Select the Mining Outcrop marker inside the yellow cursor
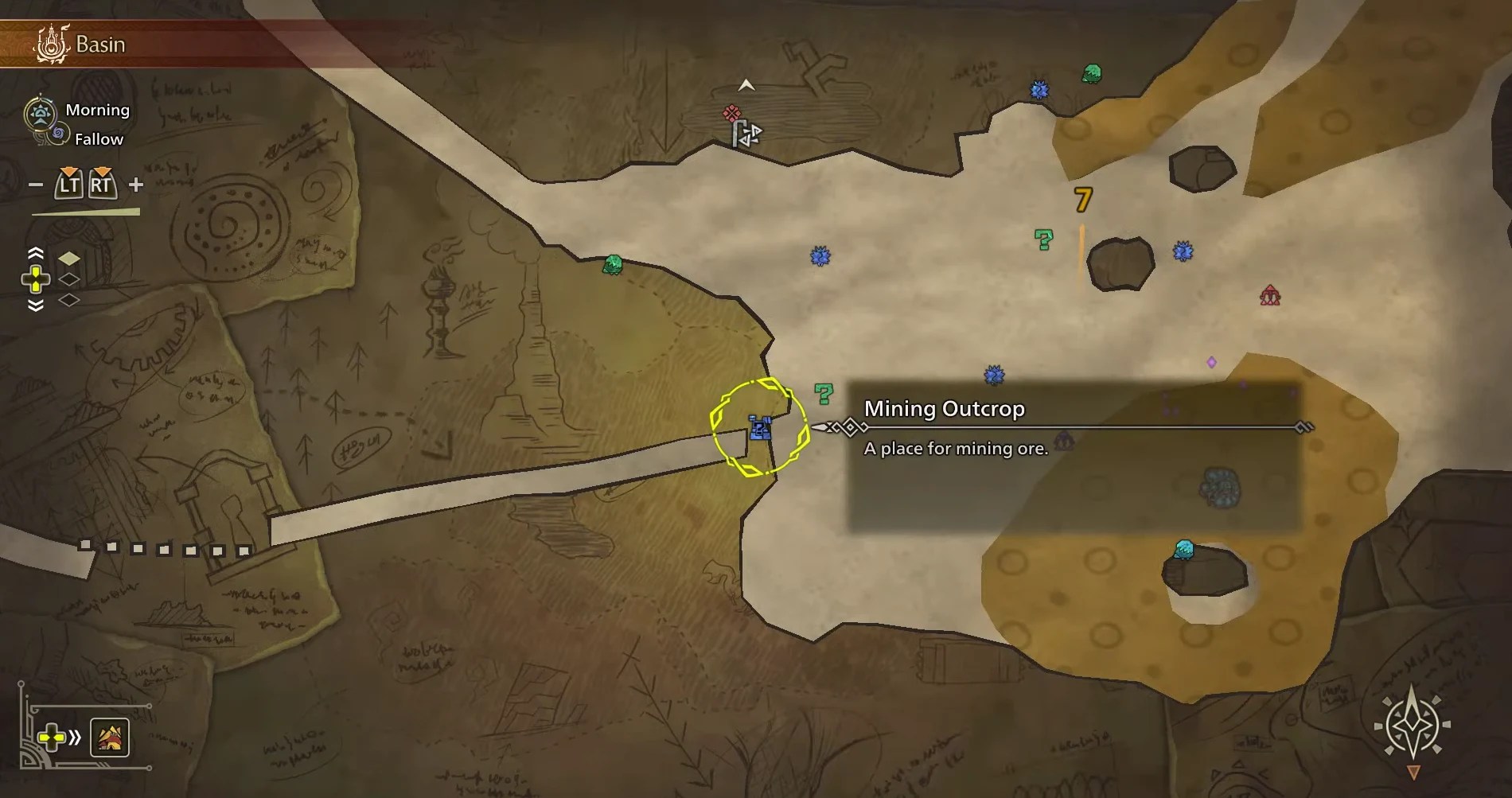 click(x=760, y=428)
